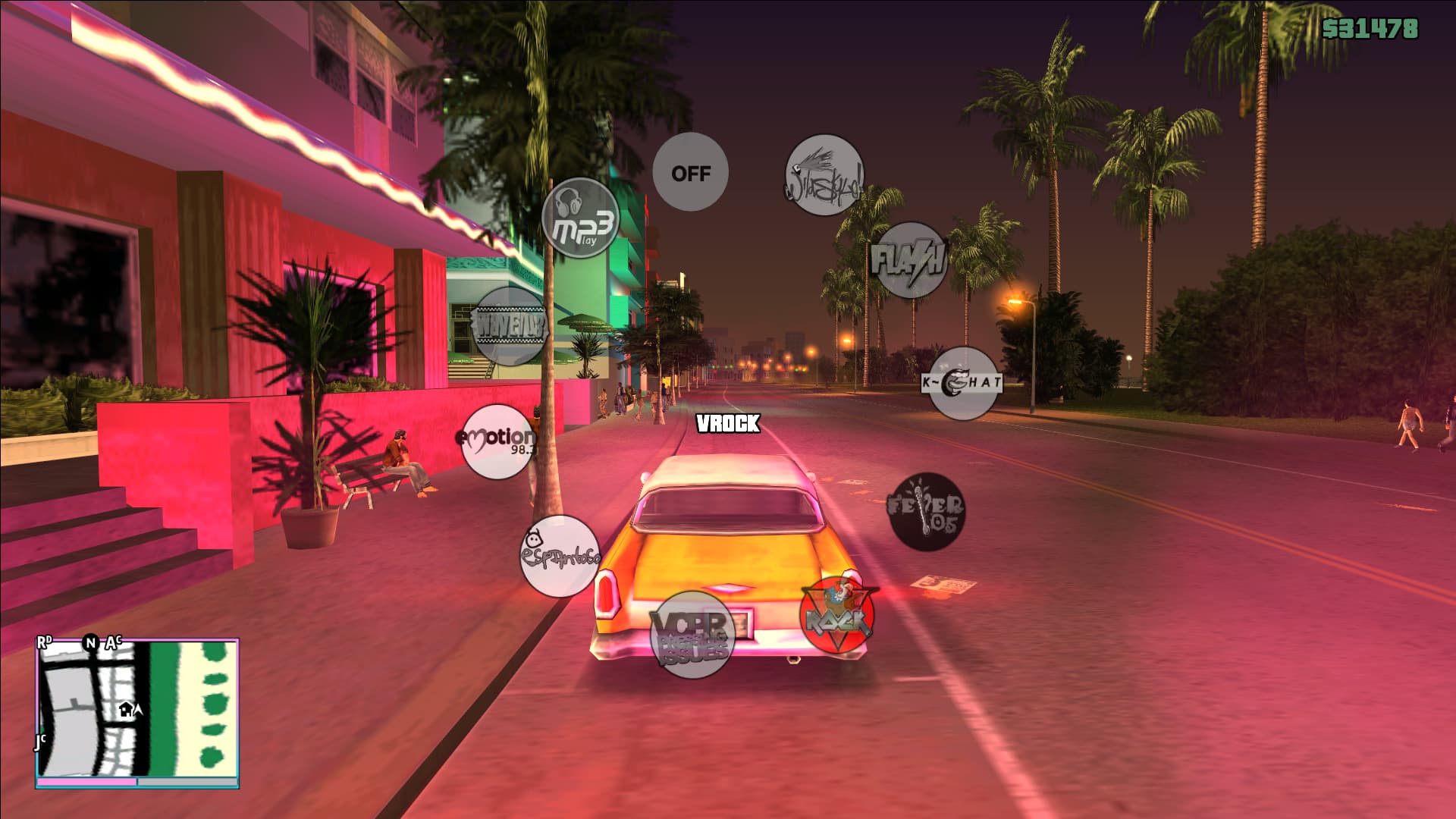Turn the radio OFF
1456x819 pixels.
(690, 173)
